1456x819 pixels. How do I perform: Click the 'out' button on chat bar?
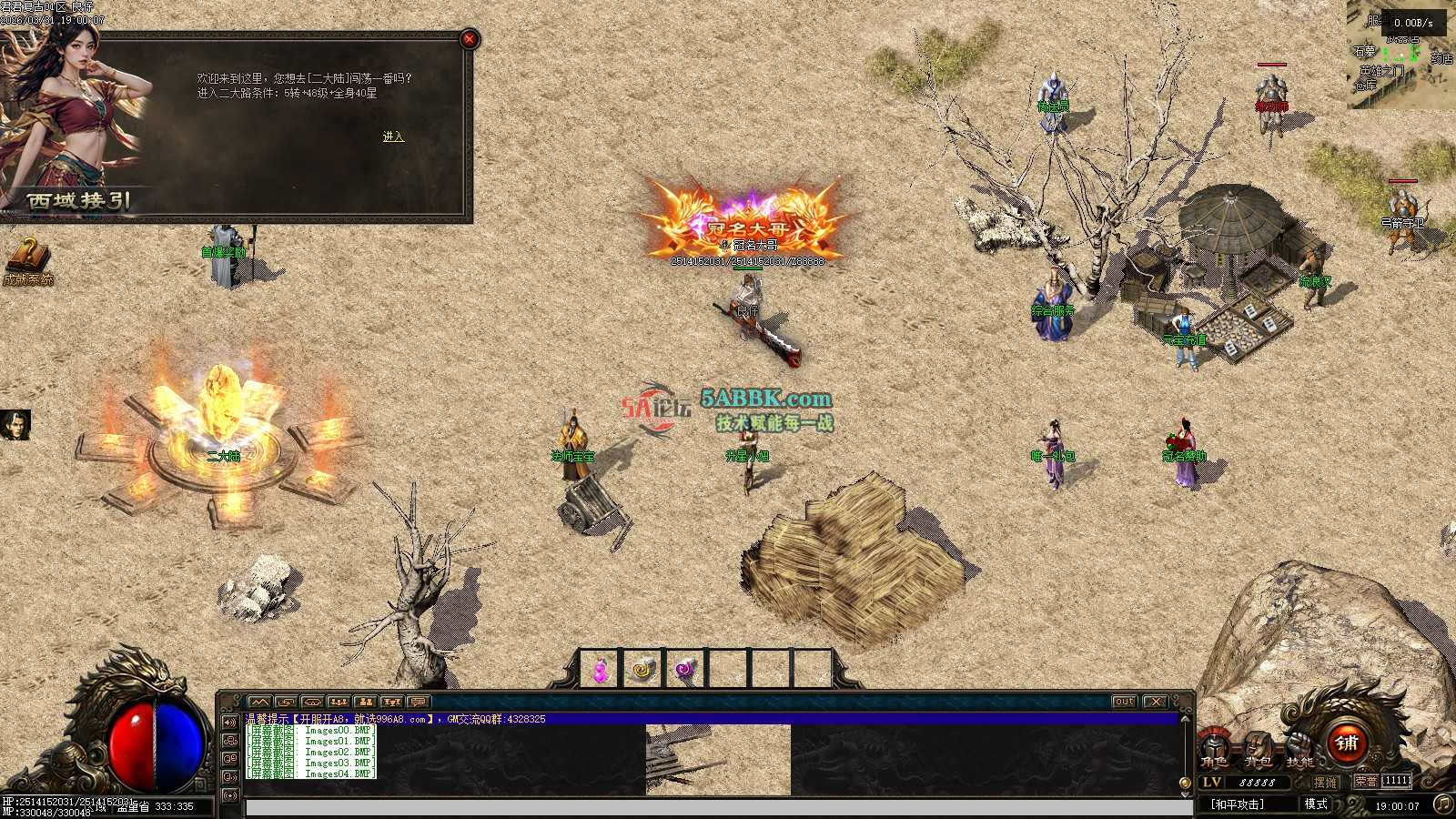point(1125,702)
